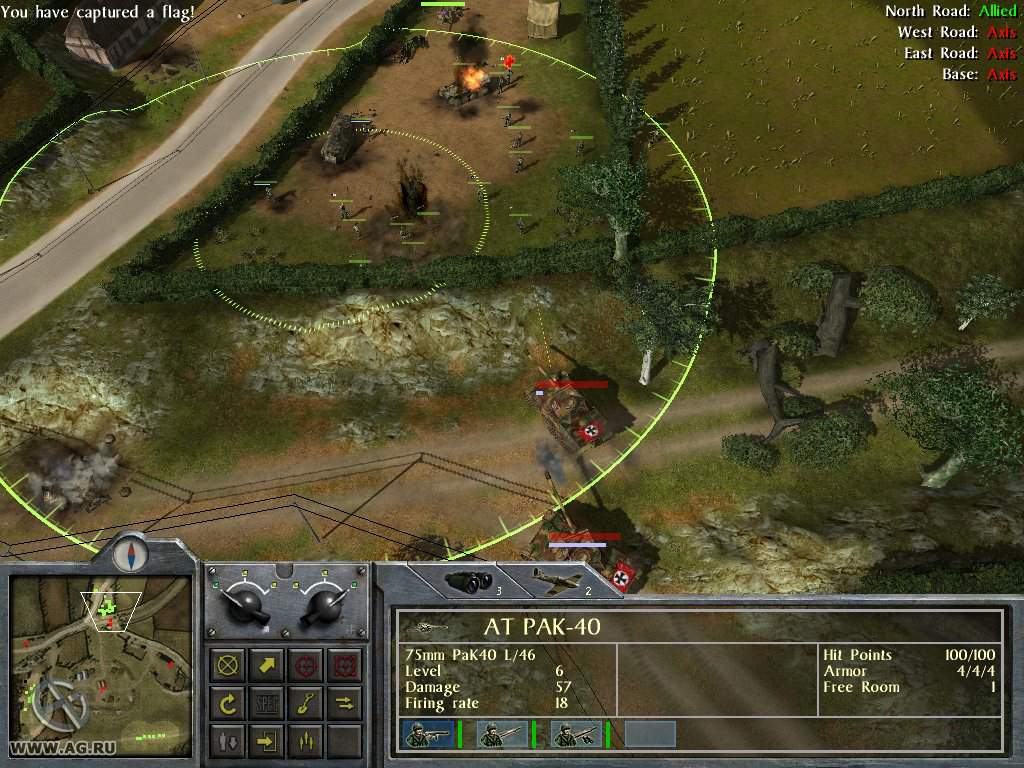Click the soldier with down arrow button
Image resolution: width=1024 pixels, height=768 pixels.
tap(228, 741)
